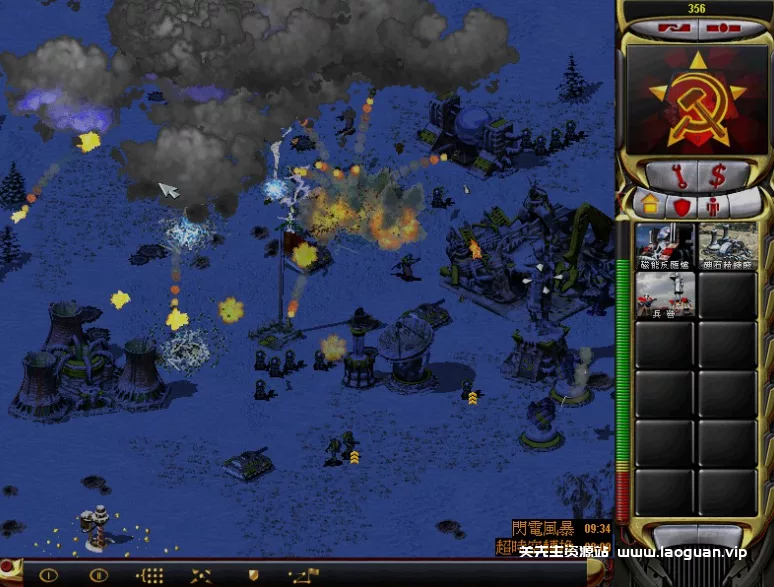Activate the deploy crossed-arrows command
Viewport: 774px width, 587px height.
point(202,575)
